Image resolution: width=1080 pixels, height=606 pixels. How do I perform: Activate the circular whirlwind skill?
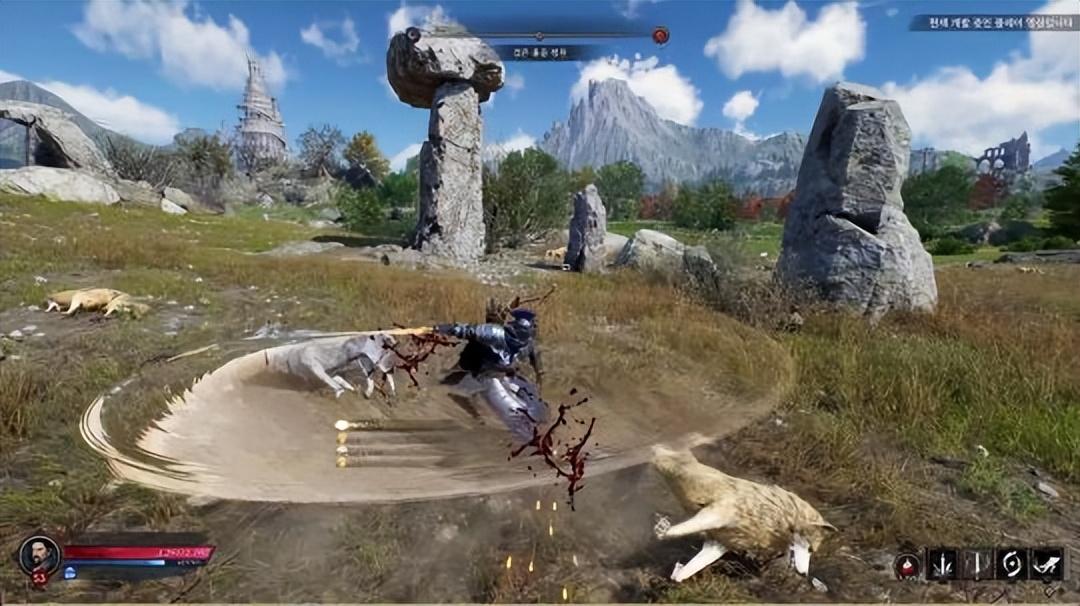click(x=1012, y=564)
